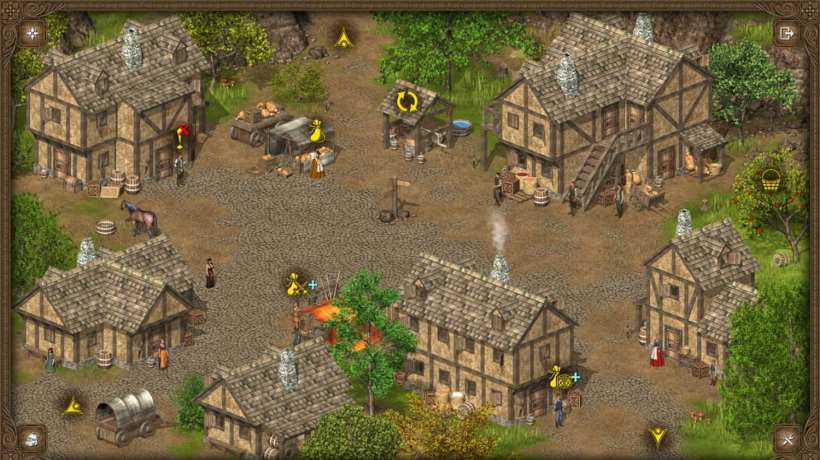Screen dimensions: 820x460
Task: Click the skull button in the corner
Action: coord(32,437)
